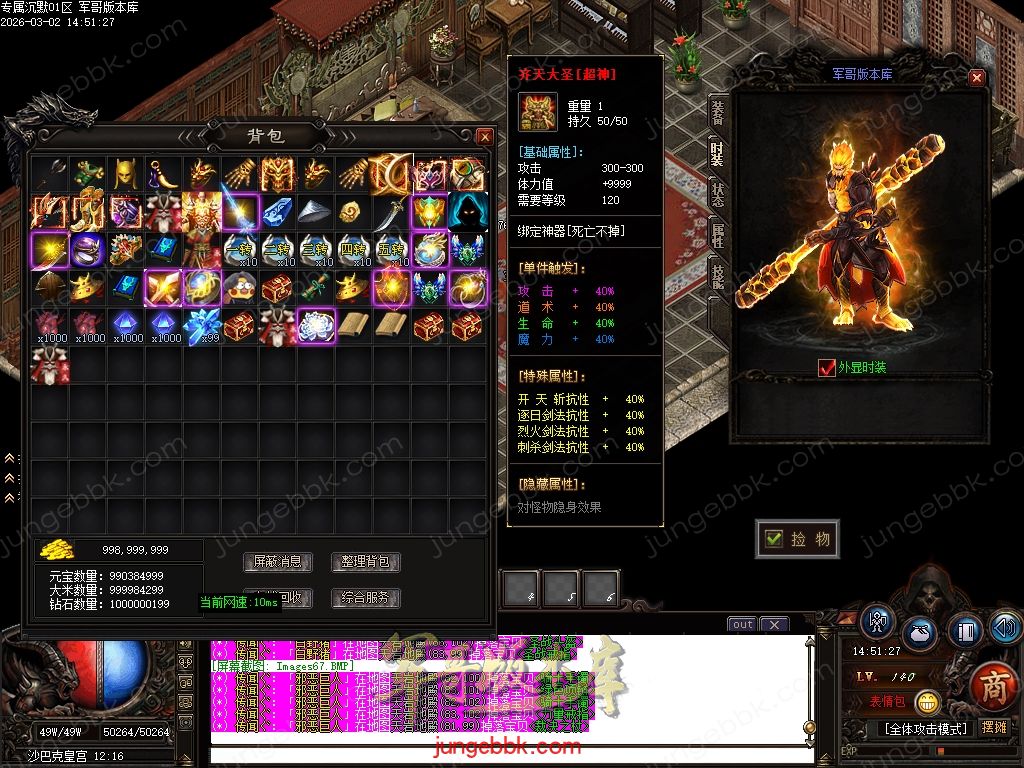Sort the bag with 整理背包

[366, 562]
